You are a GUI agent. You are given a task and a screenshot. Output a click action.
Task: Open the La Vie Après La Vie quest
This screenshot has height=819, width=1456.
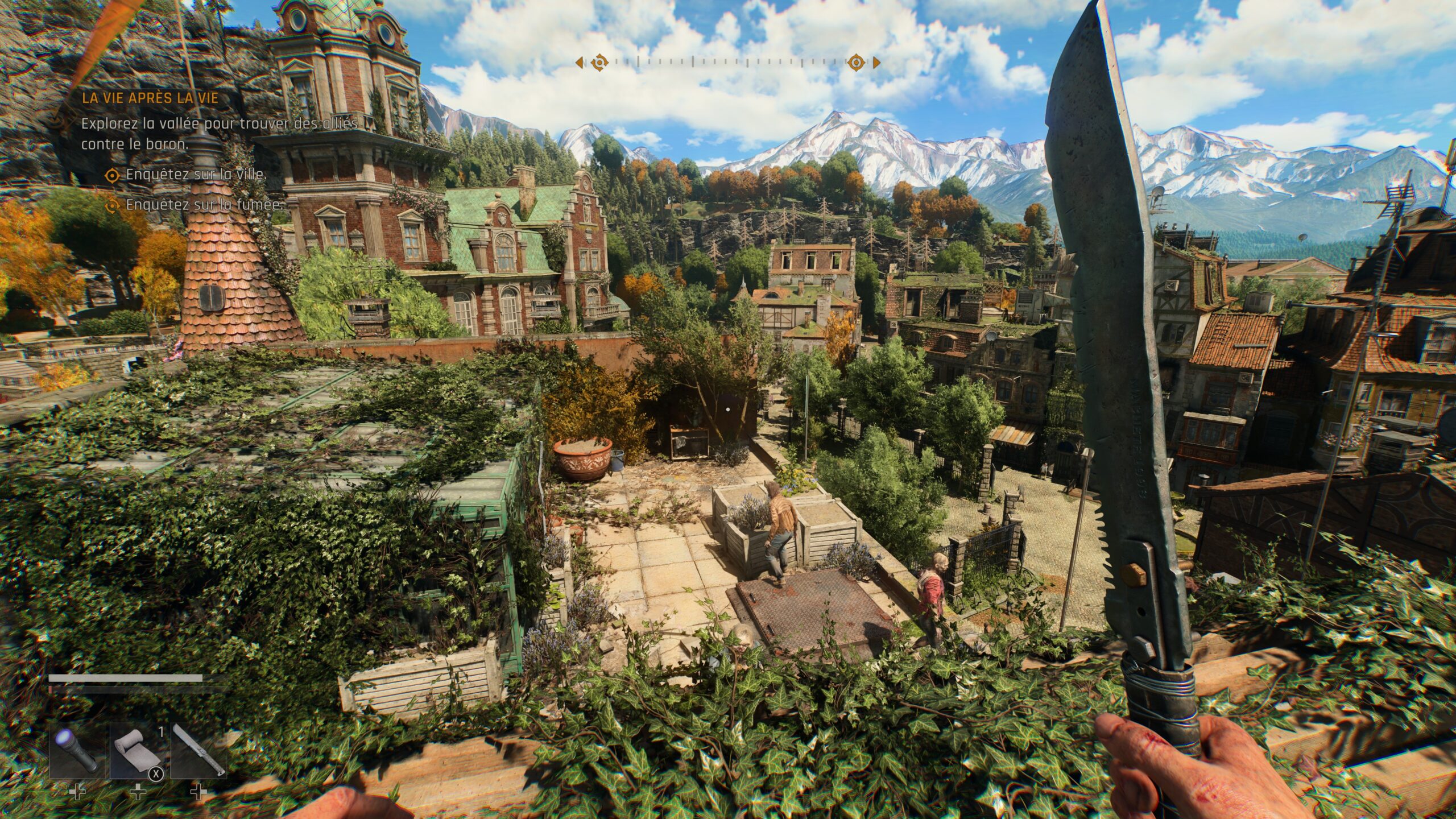150,98
